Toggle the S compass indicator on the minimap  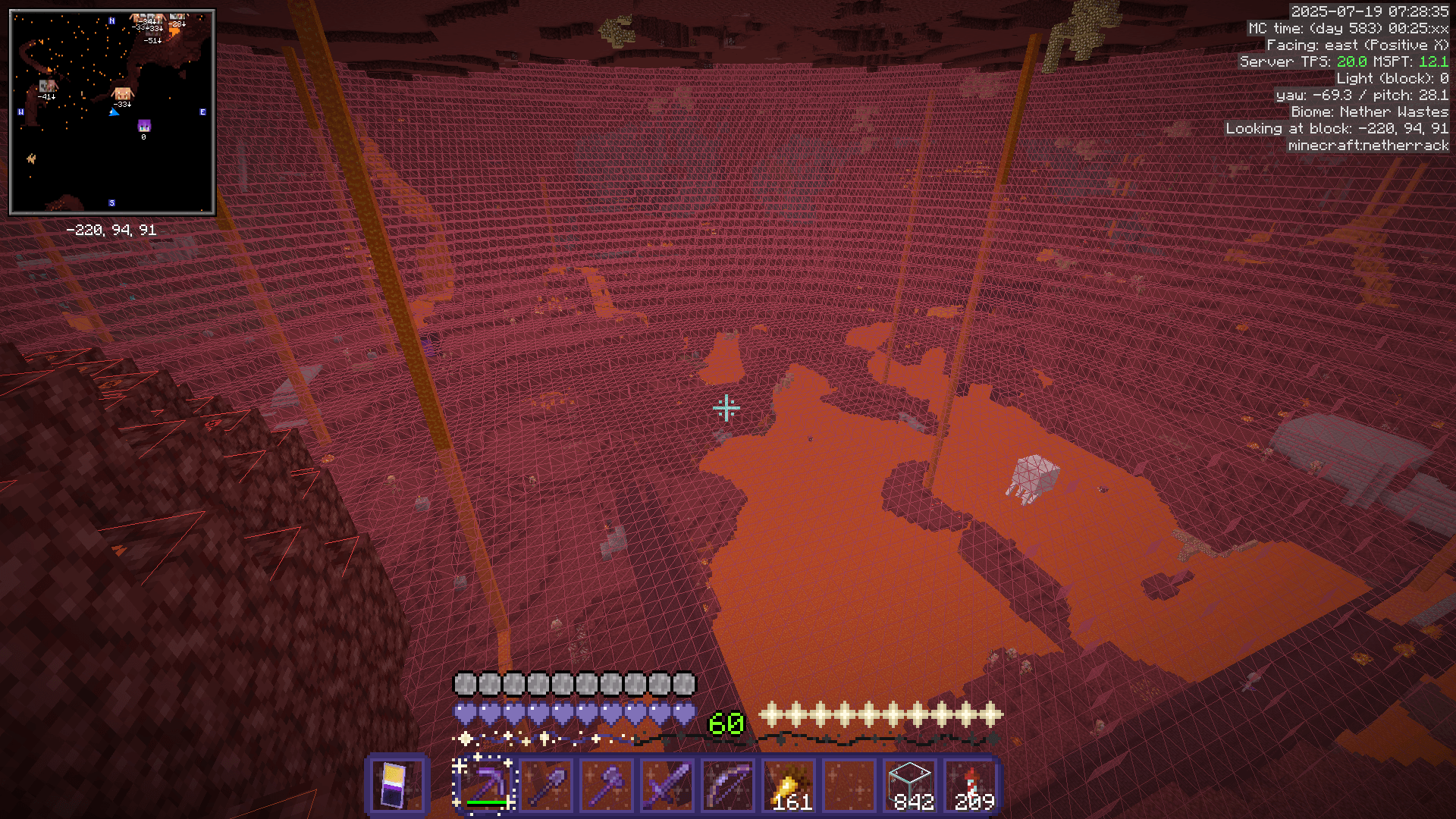tap(111, 202)
